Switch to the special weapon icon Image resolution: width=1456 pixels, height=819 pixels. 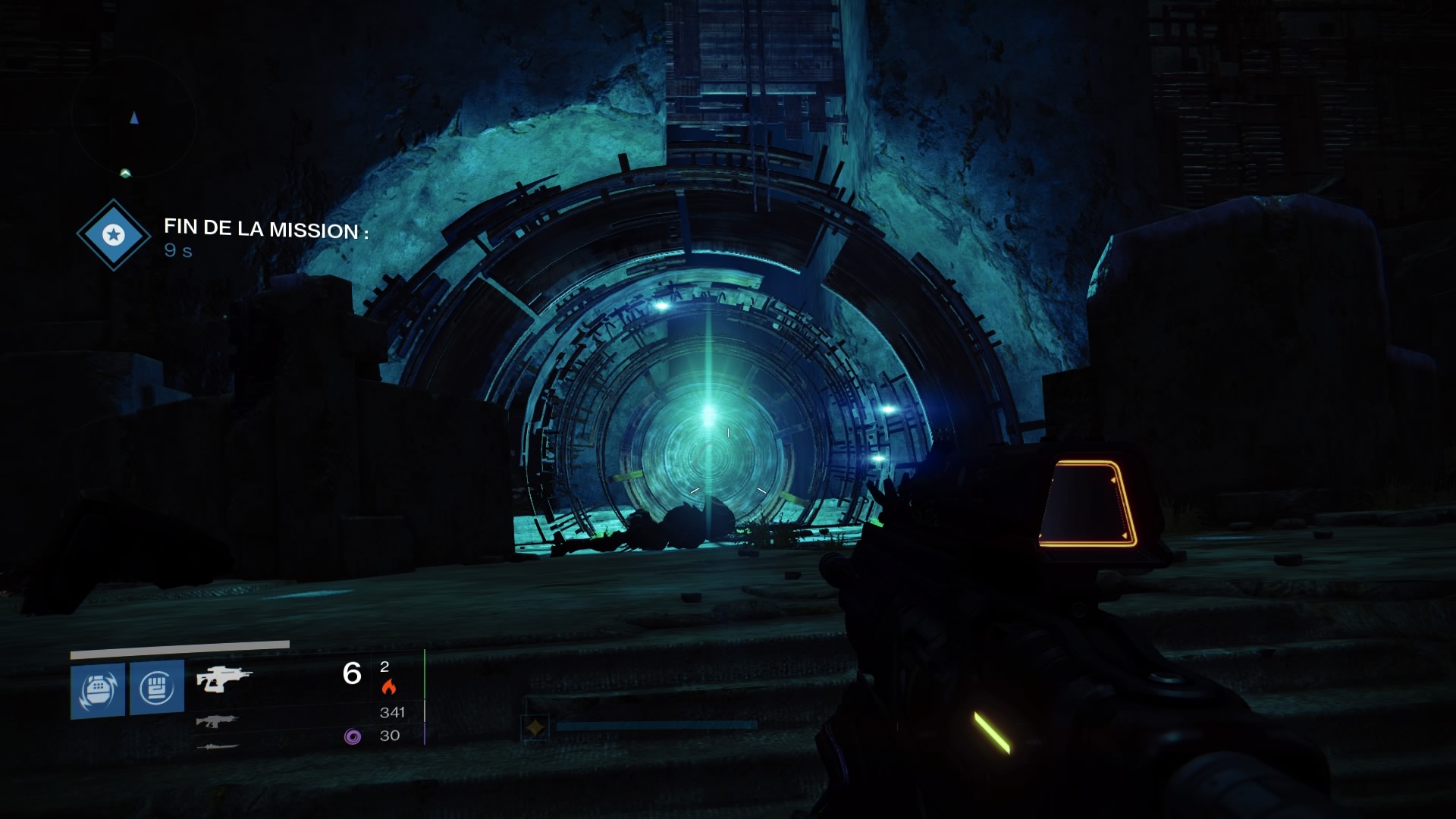[x=217, y=721]
